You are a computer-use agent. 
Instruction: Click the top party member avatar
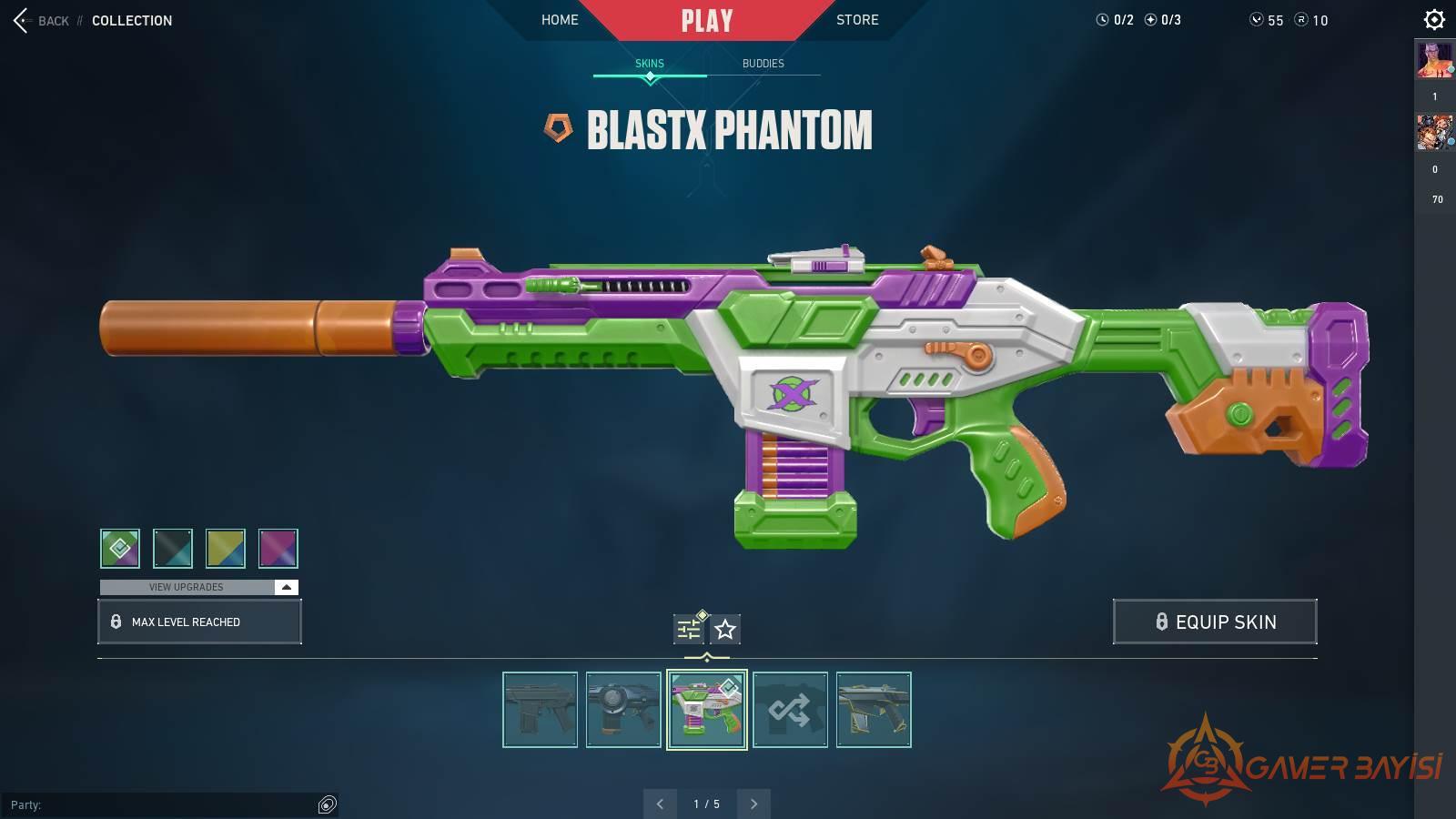pyautogui.click(x=1434, y=60)
